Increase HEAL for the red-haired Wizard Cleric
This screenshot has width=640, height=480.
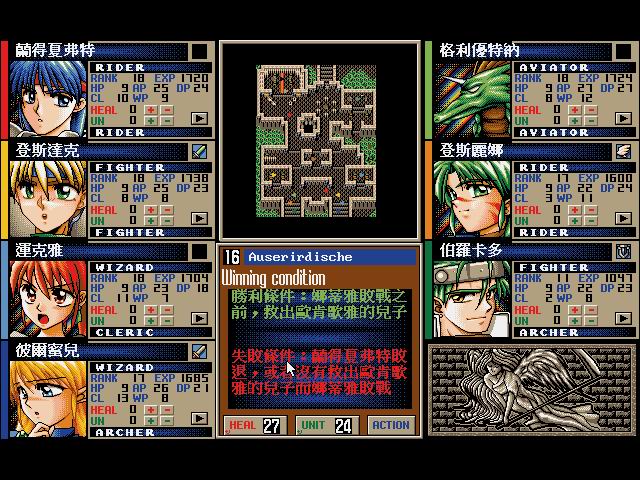[152, 309]
